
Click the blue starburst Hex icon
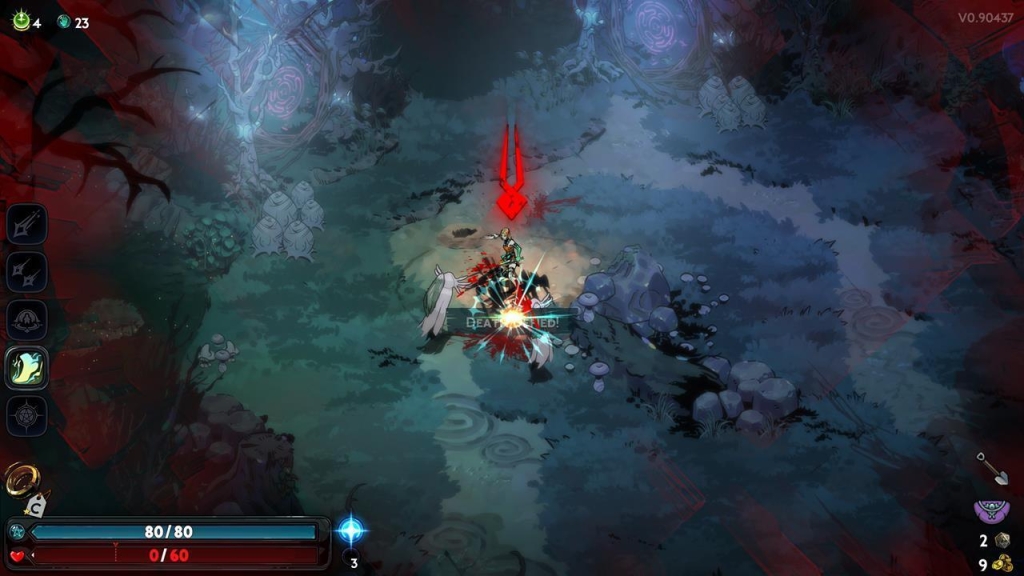[352, 530]
